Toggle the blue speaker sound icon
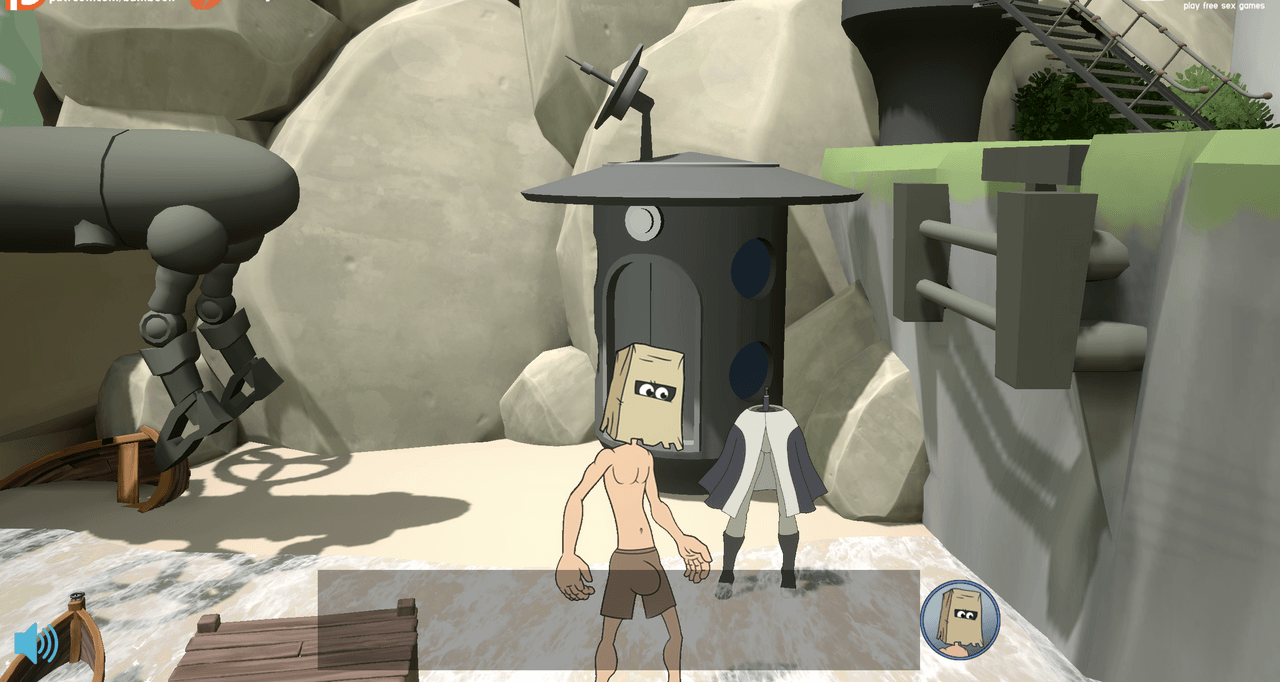1280x682 pixels. coord(35,643)
